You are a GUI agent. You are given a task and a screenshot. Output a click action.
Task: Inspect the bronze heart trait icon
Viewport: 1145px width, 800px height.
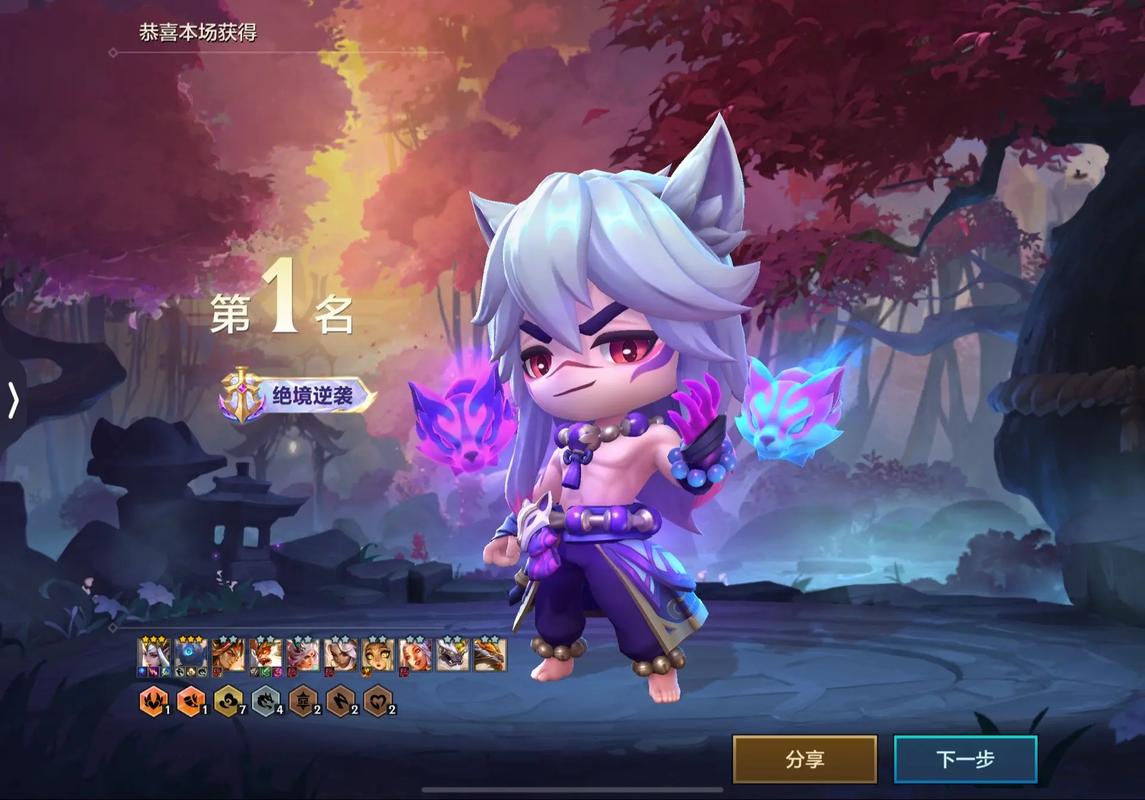(x=376, y=702)
